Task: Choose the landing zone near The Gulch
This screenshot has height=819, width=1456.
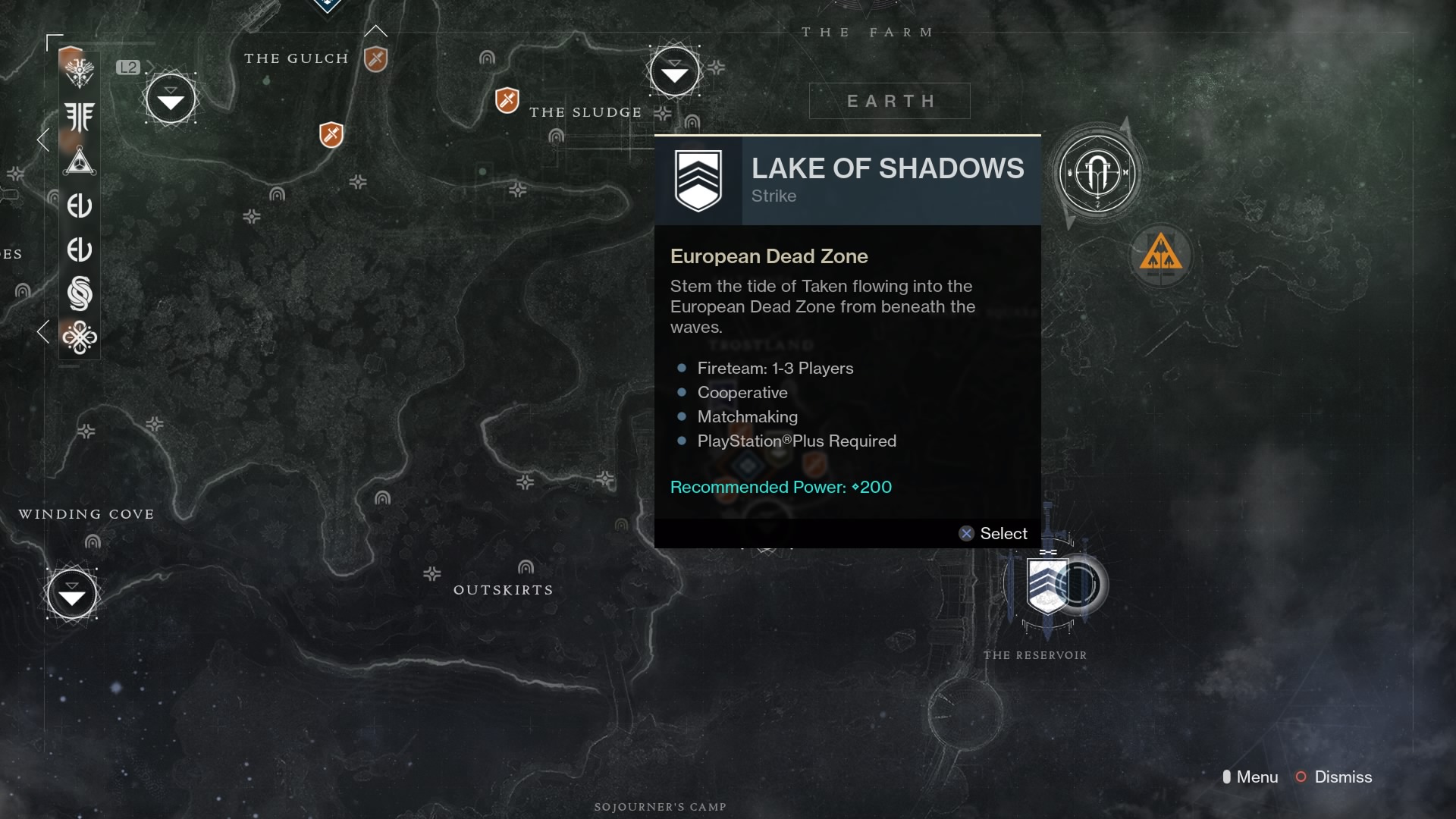Action: tap(171, 99)
